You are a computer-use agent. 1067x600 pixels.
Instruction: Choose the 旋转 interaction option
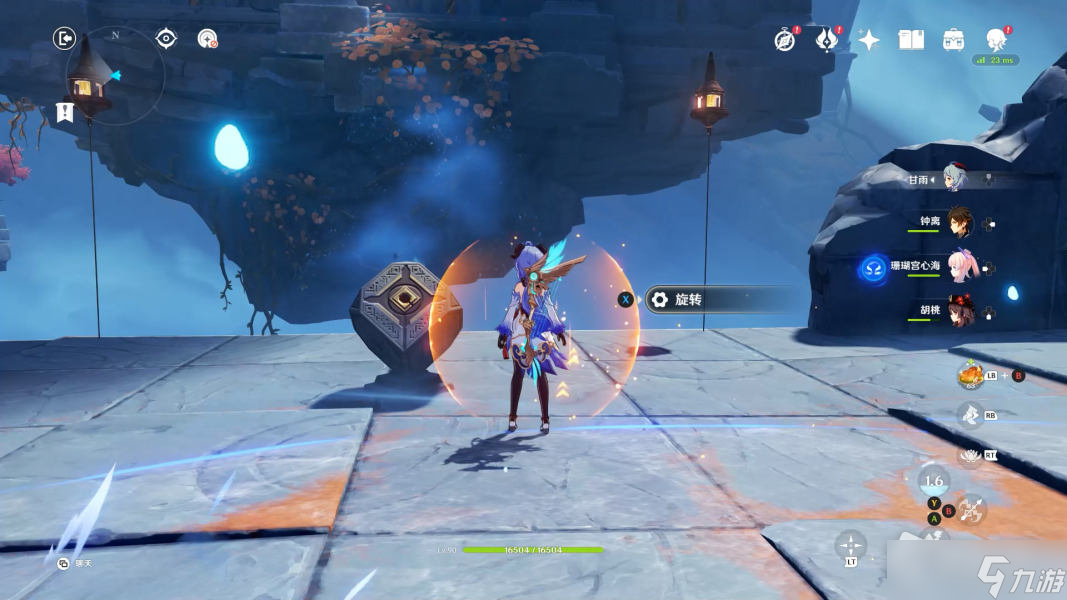pyautogui.click(x=690, y=299)
